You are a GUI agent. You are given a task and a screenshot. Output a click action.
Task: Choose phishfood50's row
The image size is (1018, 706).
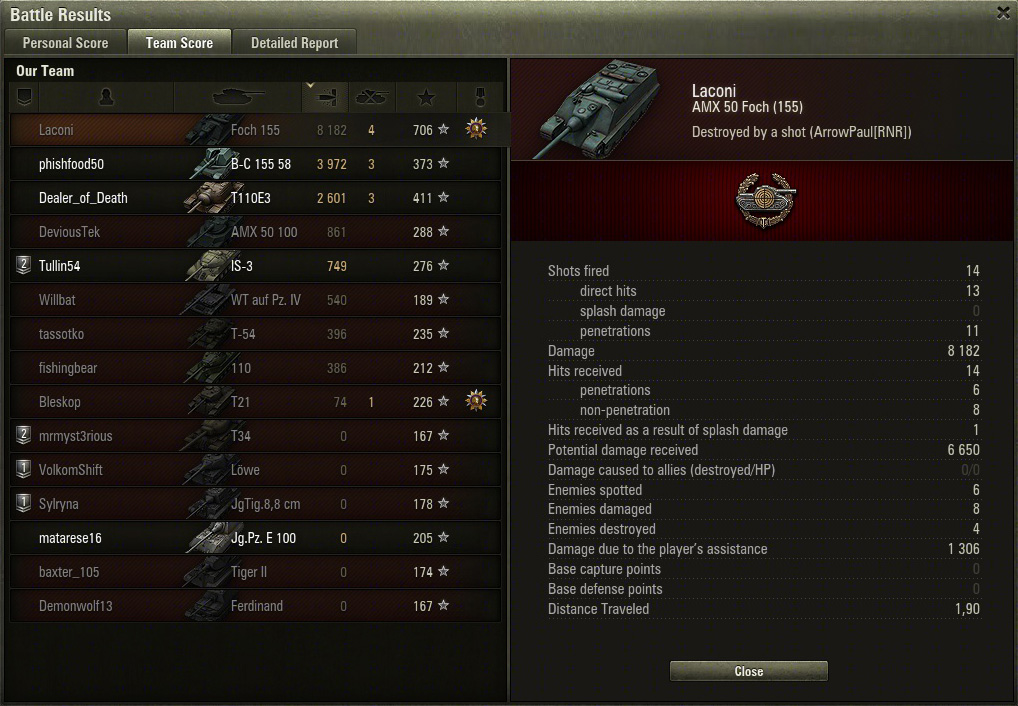pos(71,164)
